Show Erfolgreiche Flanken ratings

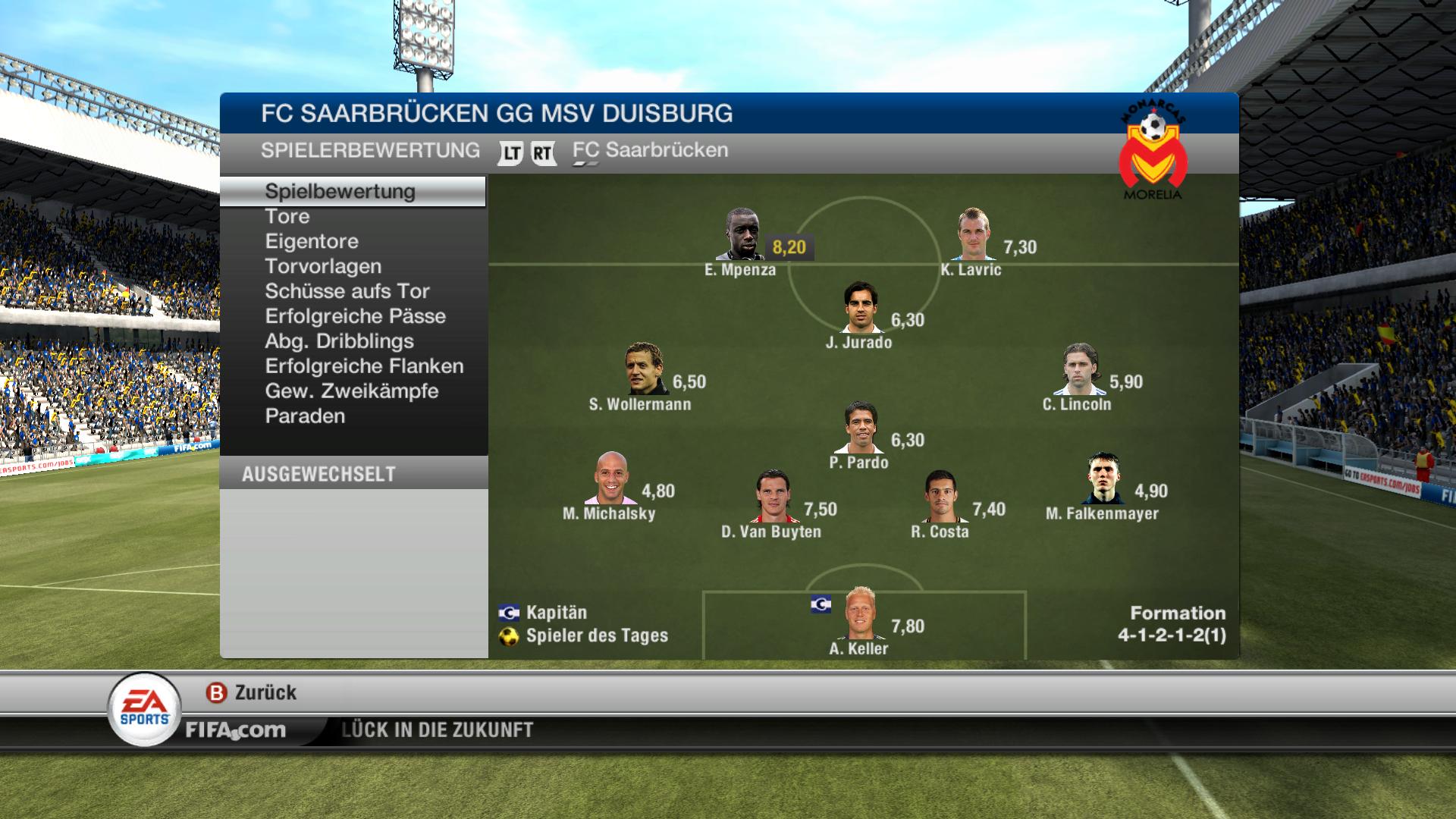pyautogui.click(x=364, y=367)
